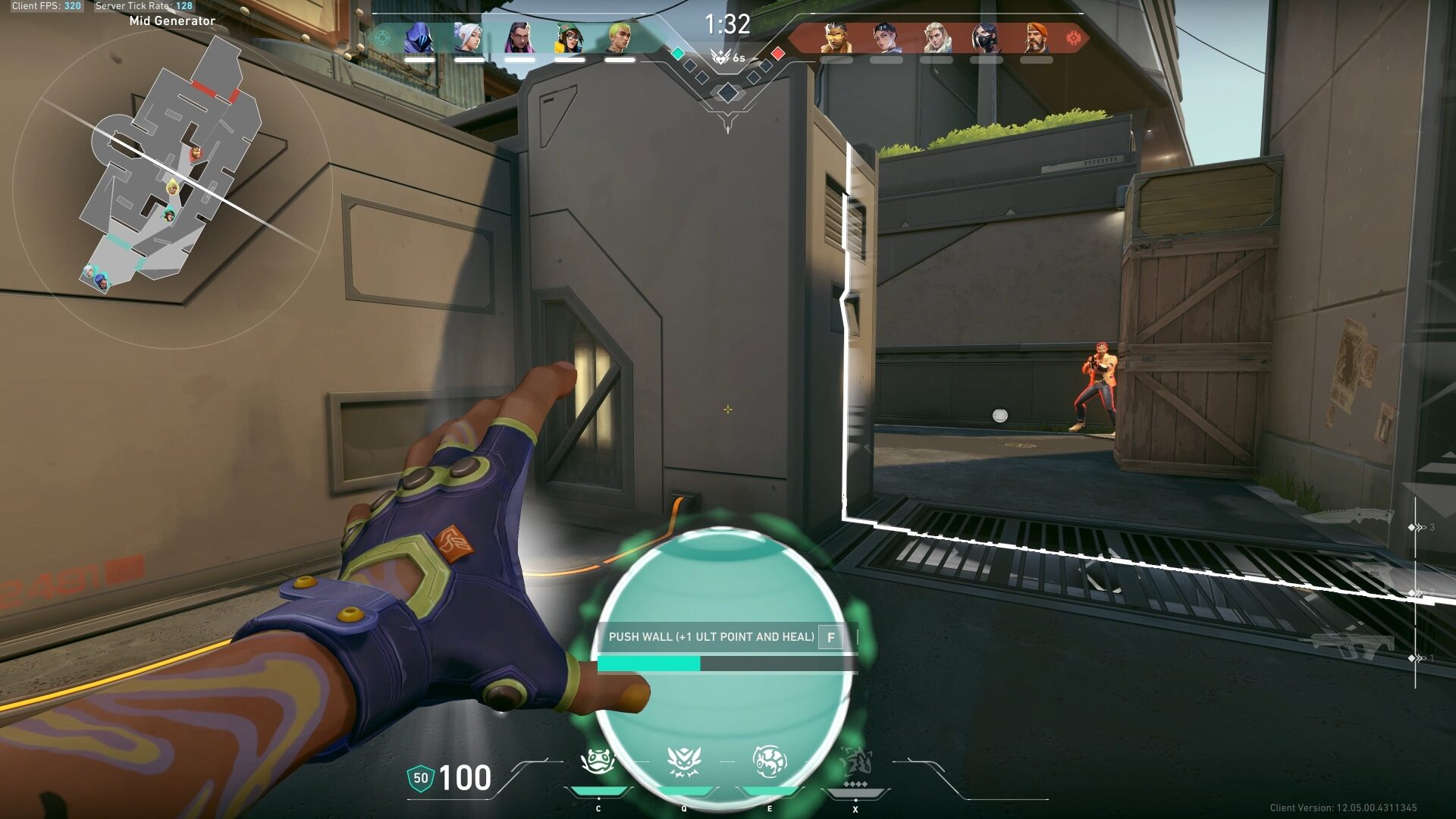Screen dimensions: 1456x819
Task: Click the F keybind label on the prompt
Action: click(832, 639)
